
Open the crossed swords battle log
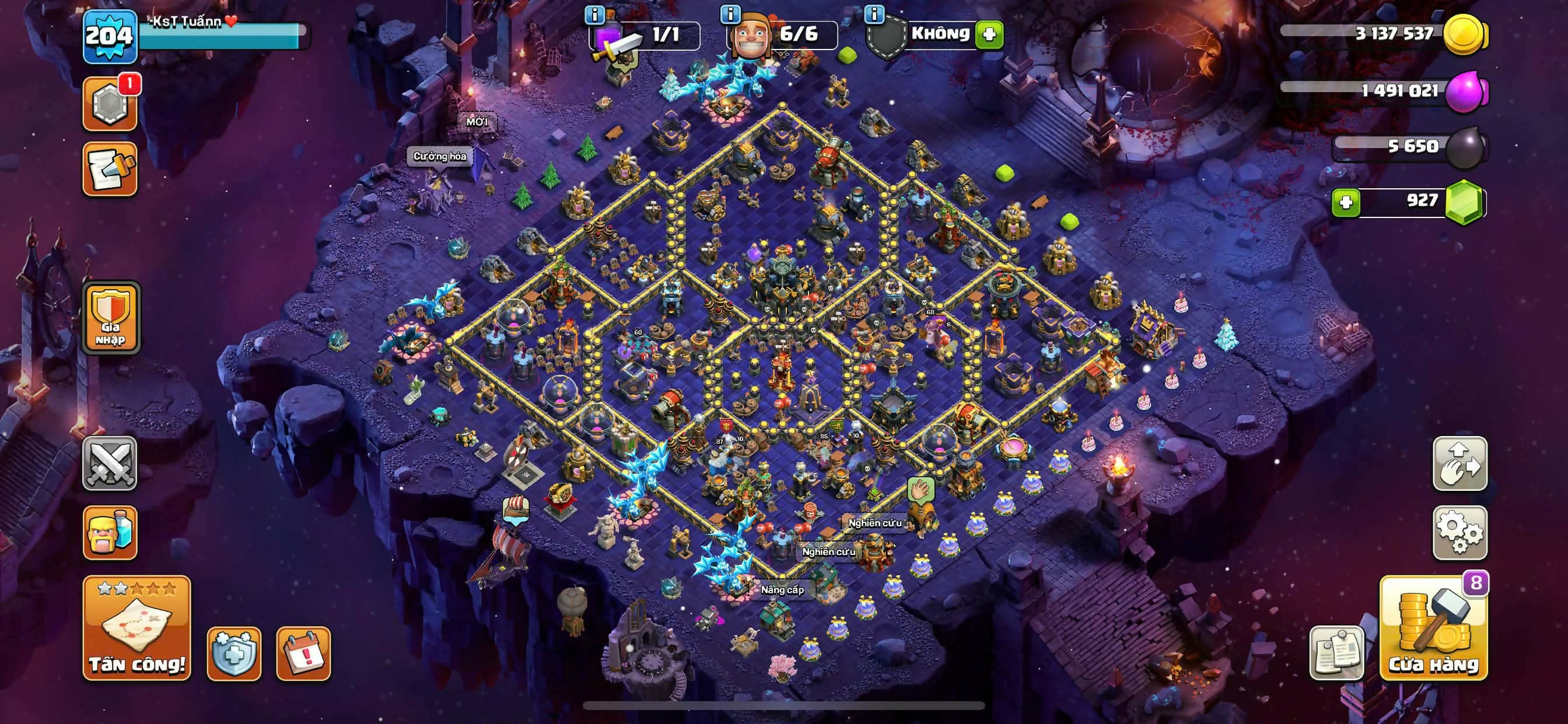110,463
